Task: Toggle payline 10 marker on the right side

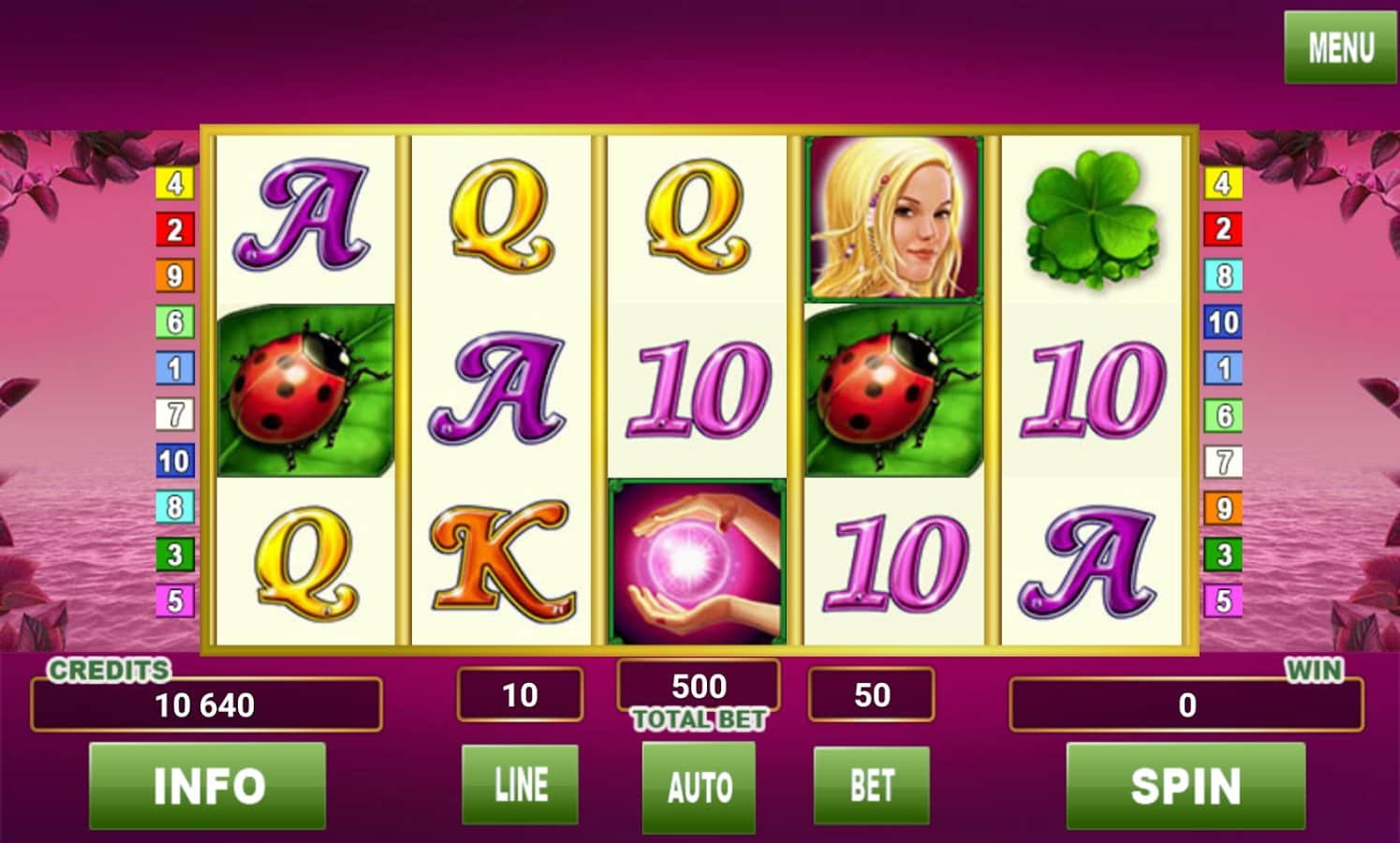Action: [x=1223, y=323]
